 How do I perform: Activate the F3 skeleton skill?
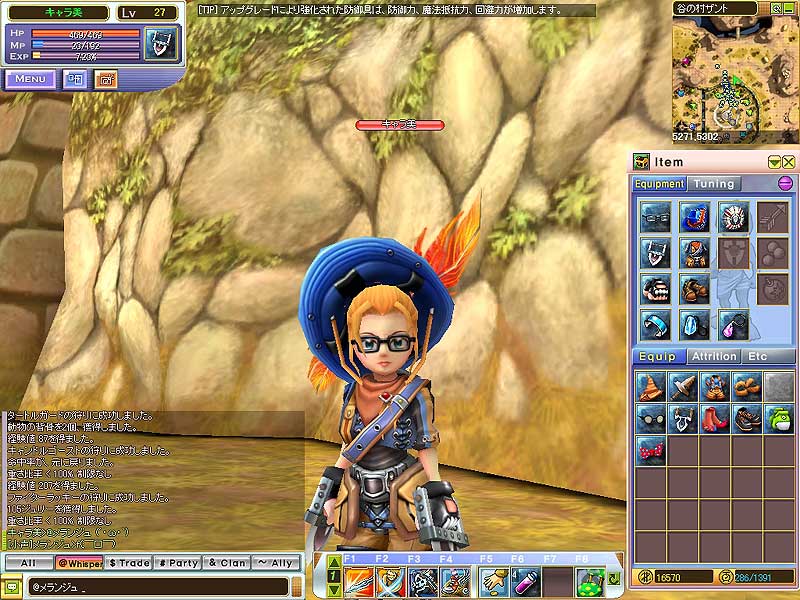[423, 581]
